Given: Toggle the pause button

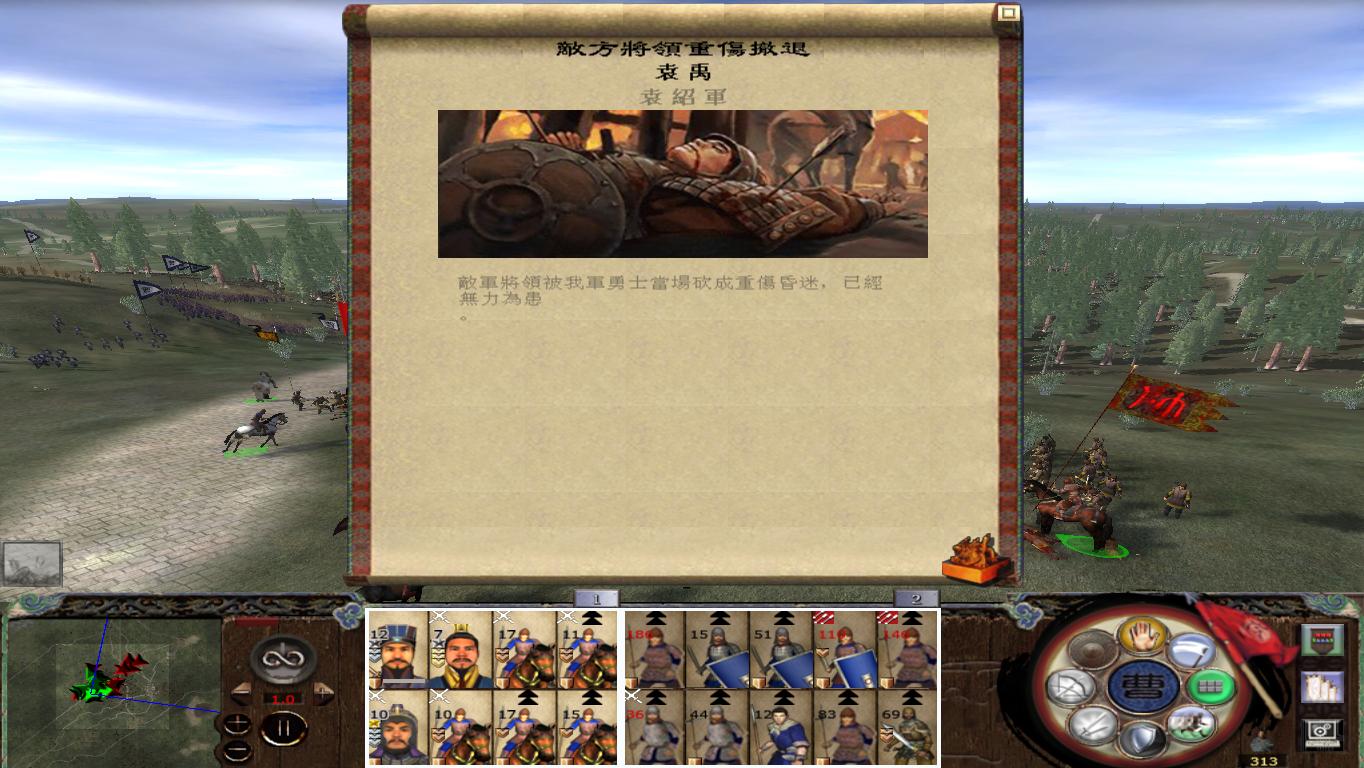Looking at the screenshot, I should 284,729.
